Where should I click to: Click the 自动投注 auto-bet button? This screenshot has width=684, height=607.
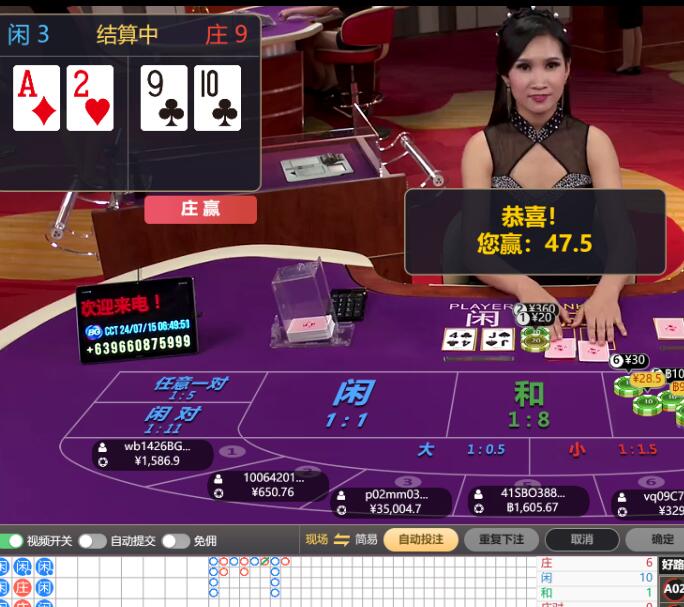click(x=420, y=540)
